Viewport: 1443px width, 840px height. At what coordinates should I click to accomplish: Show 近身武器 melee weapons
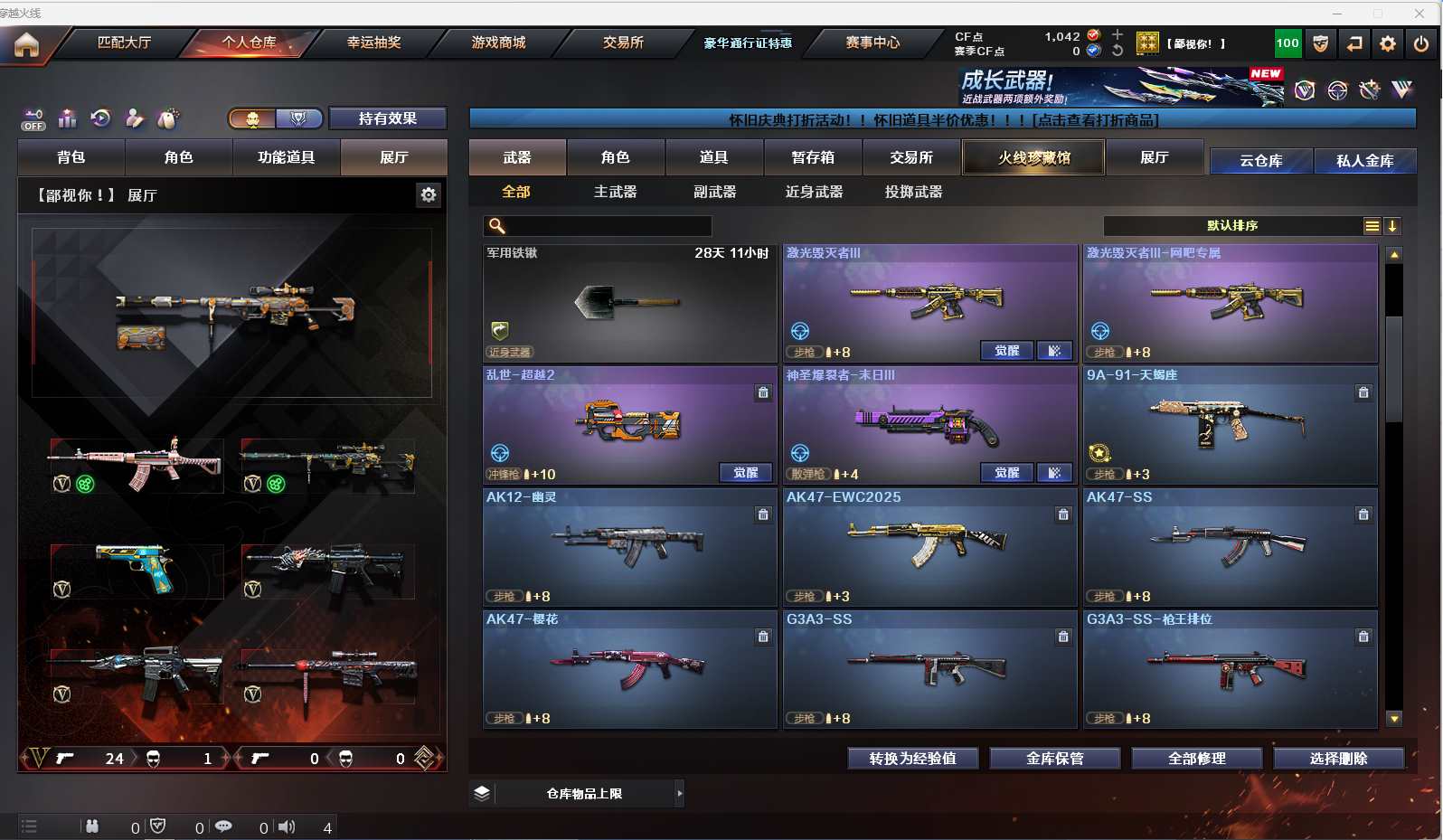tap(814, 192)
